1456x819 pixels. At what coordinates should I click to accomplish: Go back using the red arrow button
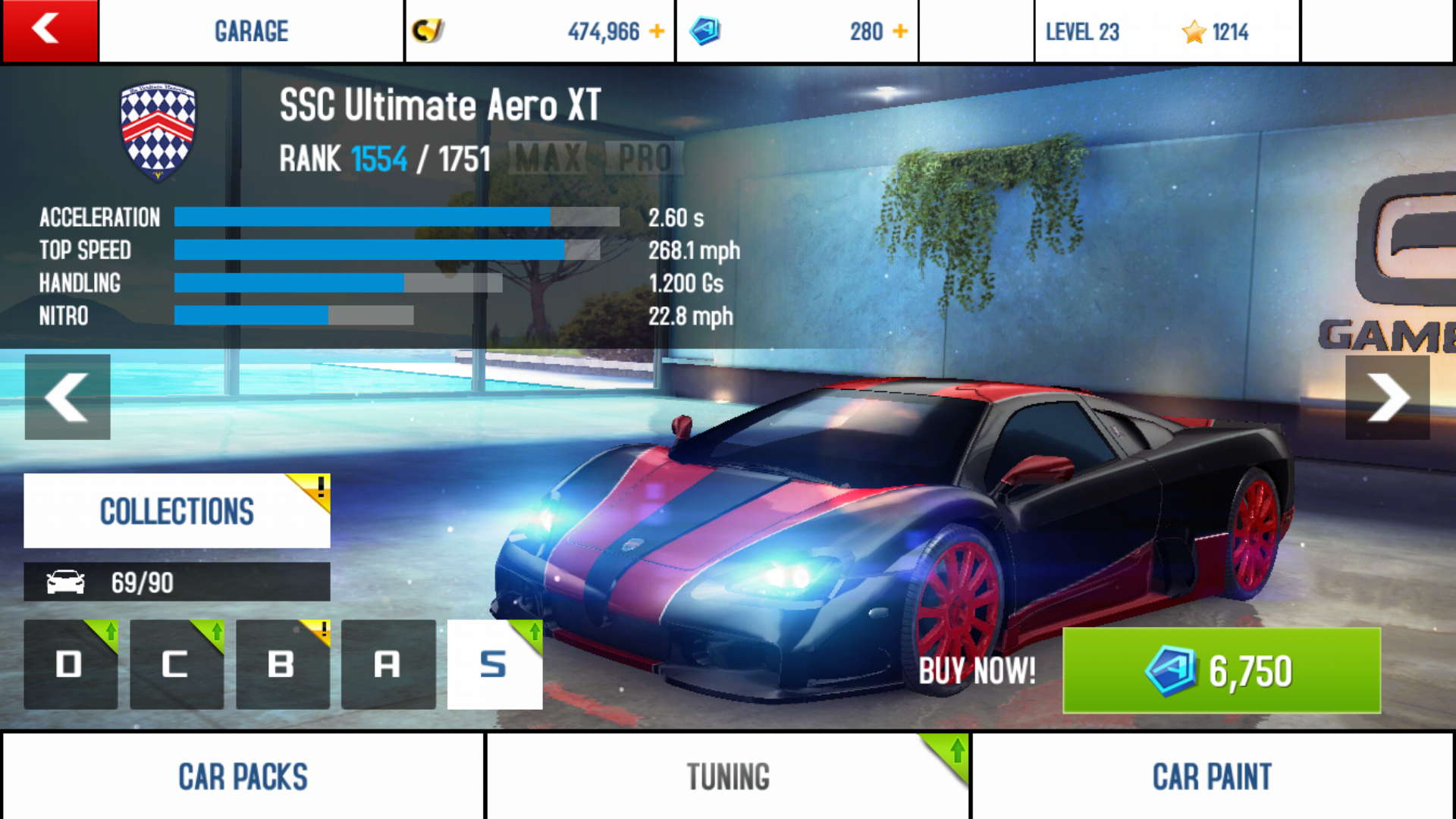(x=49, y=30)
